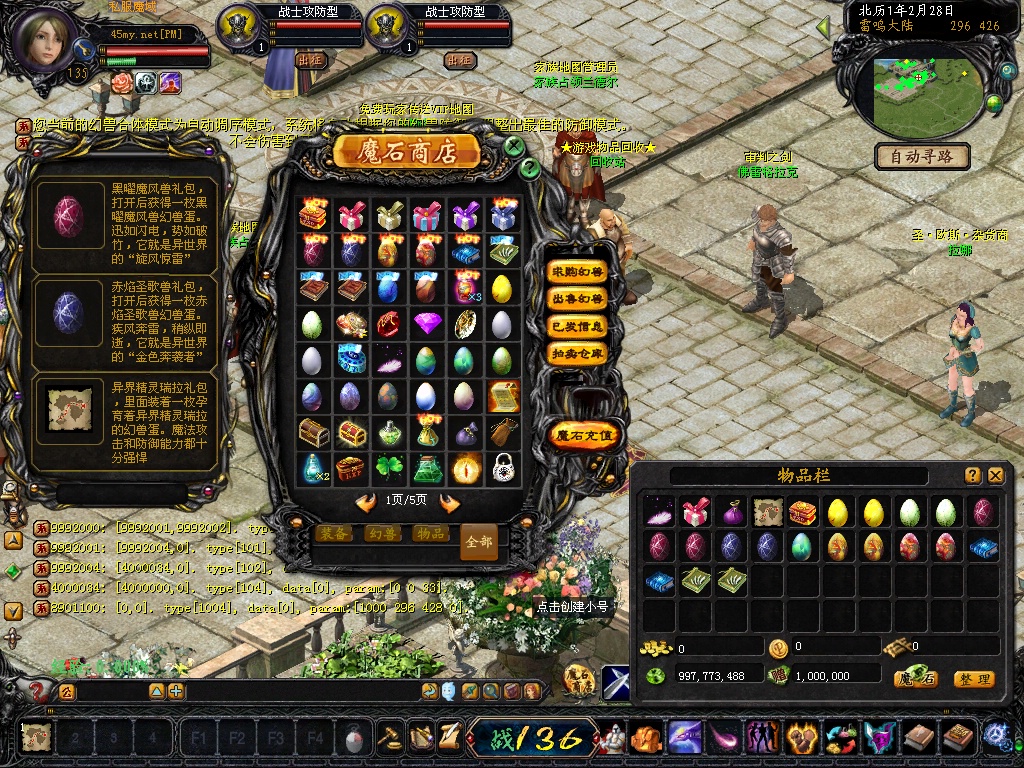Screen dimensions: 1024x768
Task: Click the 出售幻兽 button
Action: pos(578,298)
